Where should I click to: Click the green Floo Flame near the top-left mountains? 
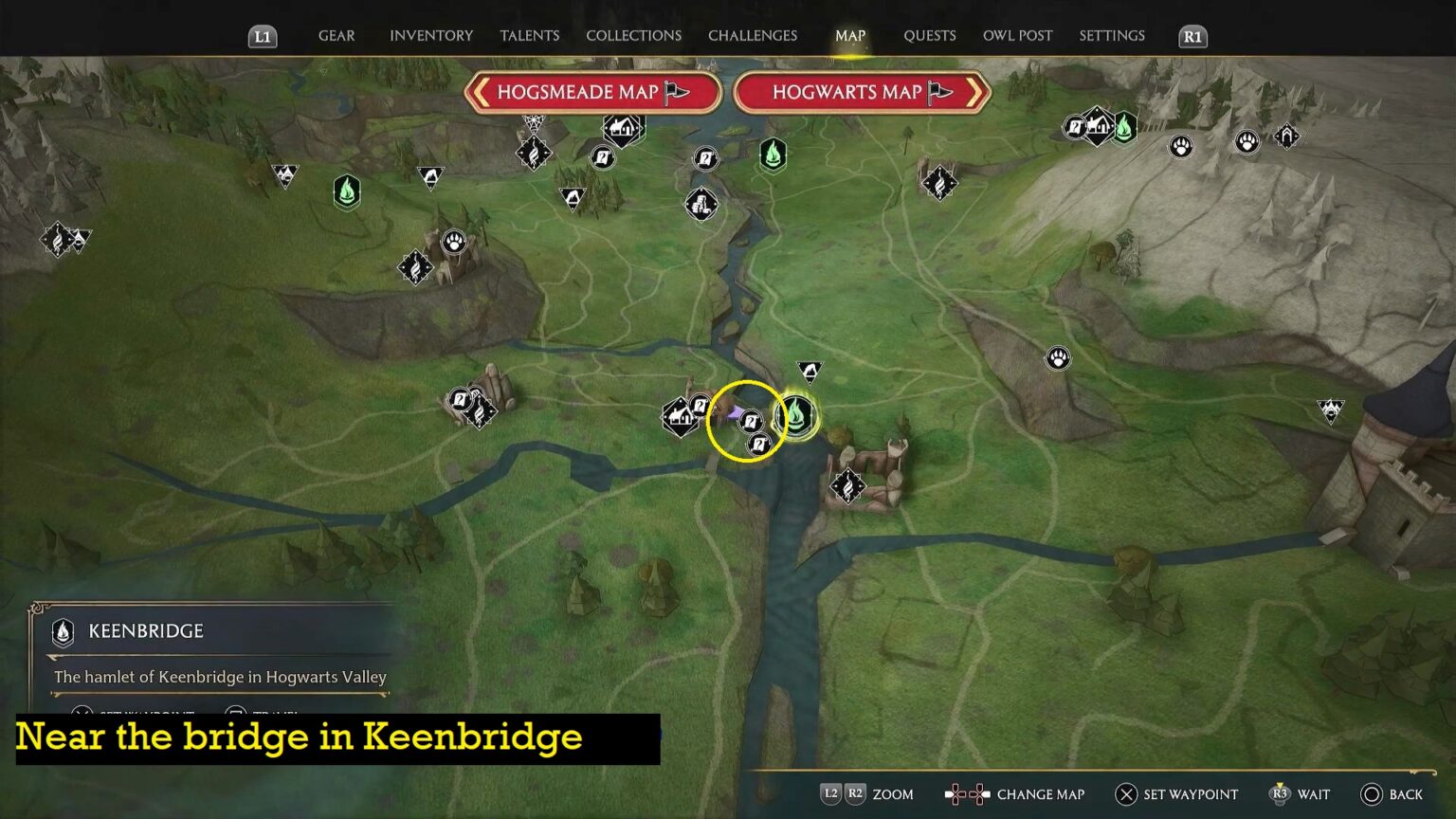tap(347, 191)
